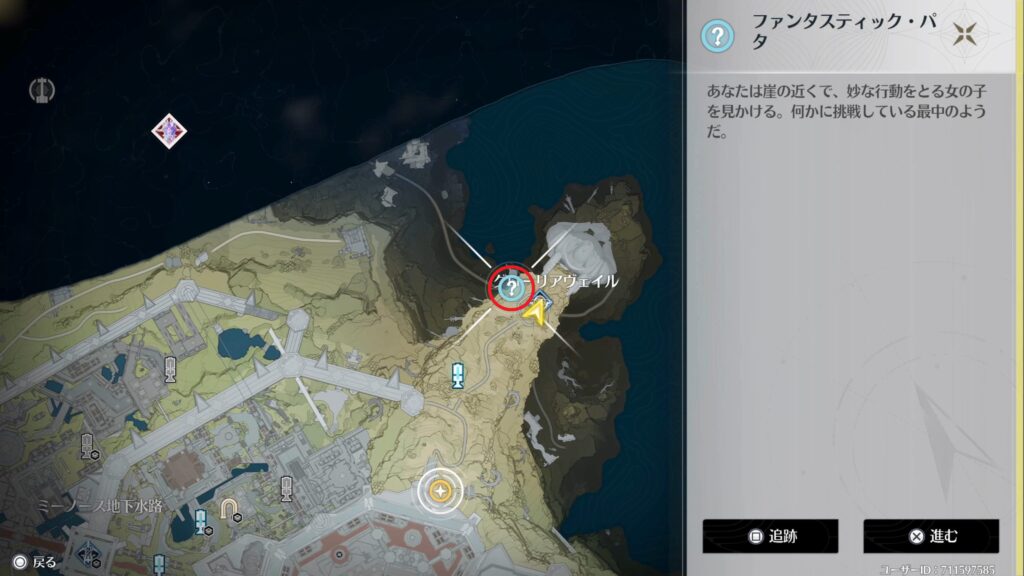This screenshot has width=1024, height=576.
Task: Track the quest with the 追跡 button
Action: [769, 536]
